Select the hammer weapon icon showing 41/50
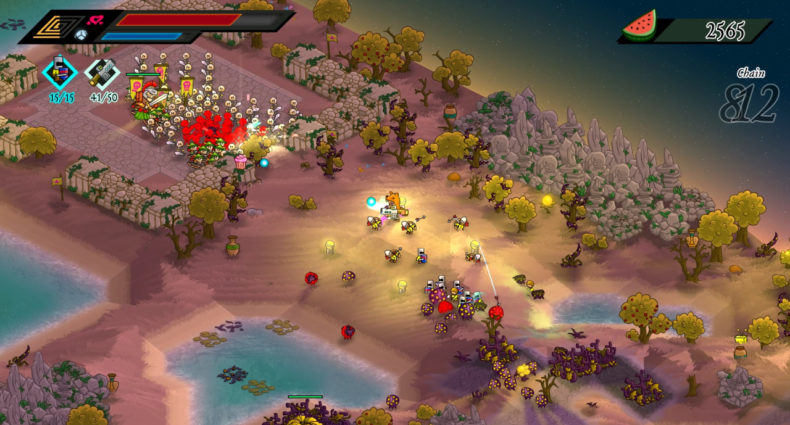The image size is (790, 425). (102, 73)
